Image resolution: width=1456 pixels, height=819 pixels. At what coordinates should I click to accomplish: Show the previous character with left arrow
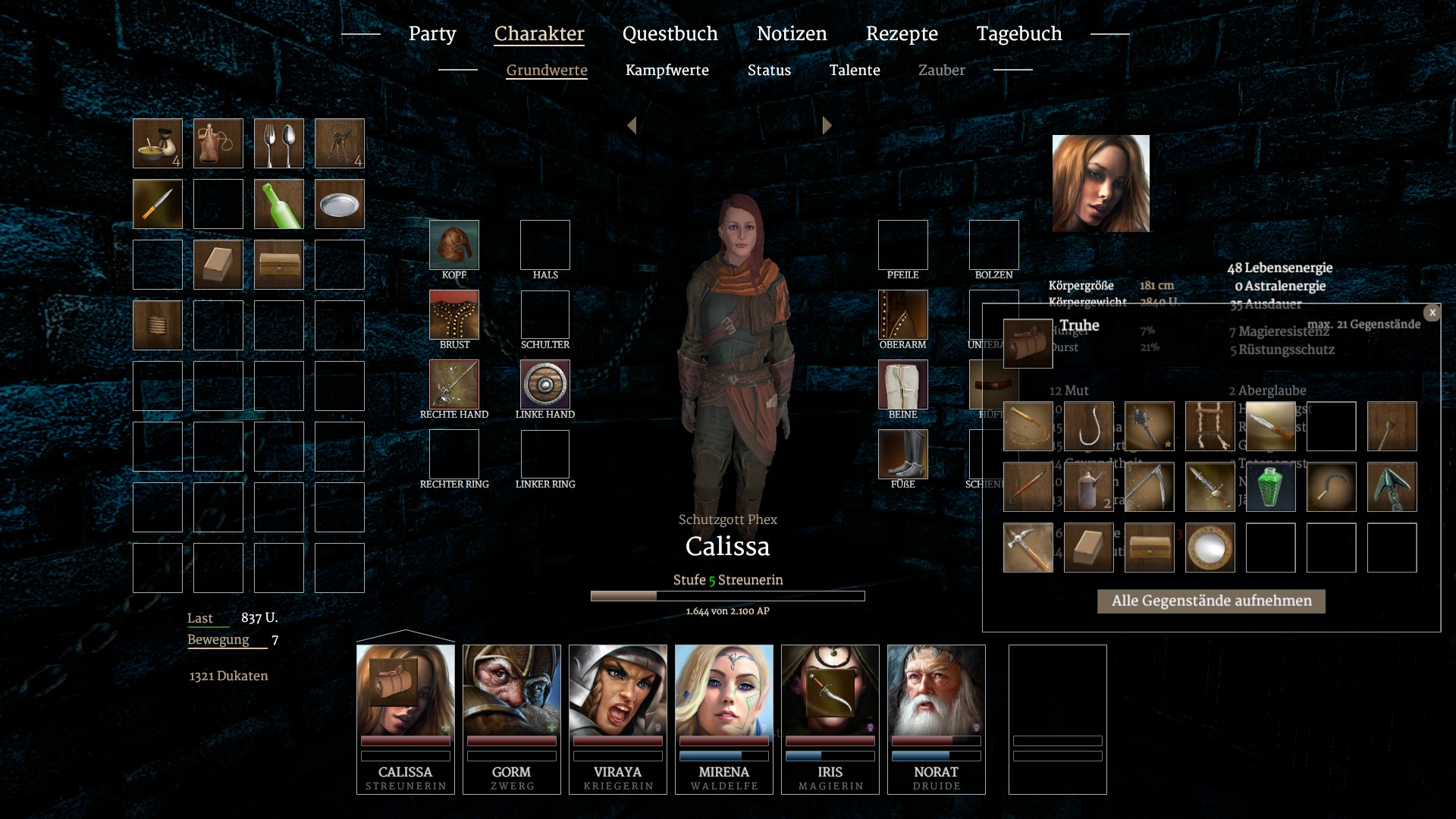pyautogui.click(x=632, y=126)
